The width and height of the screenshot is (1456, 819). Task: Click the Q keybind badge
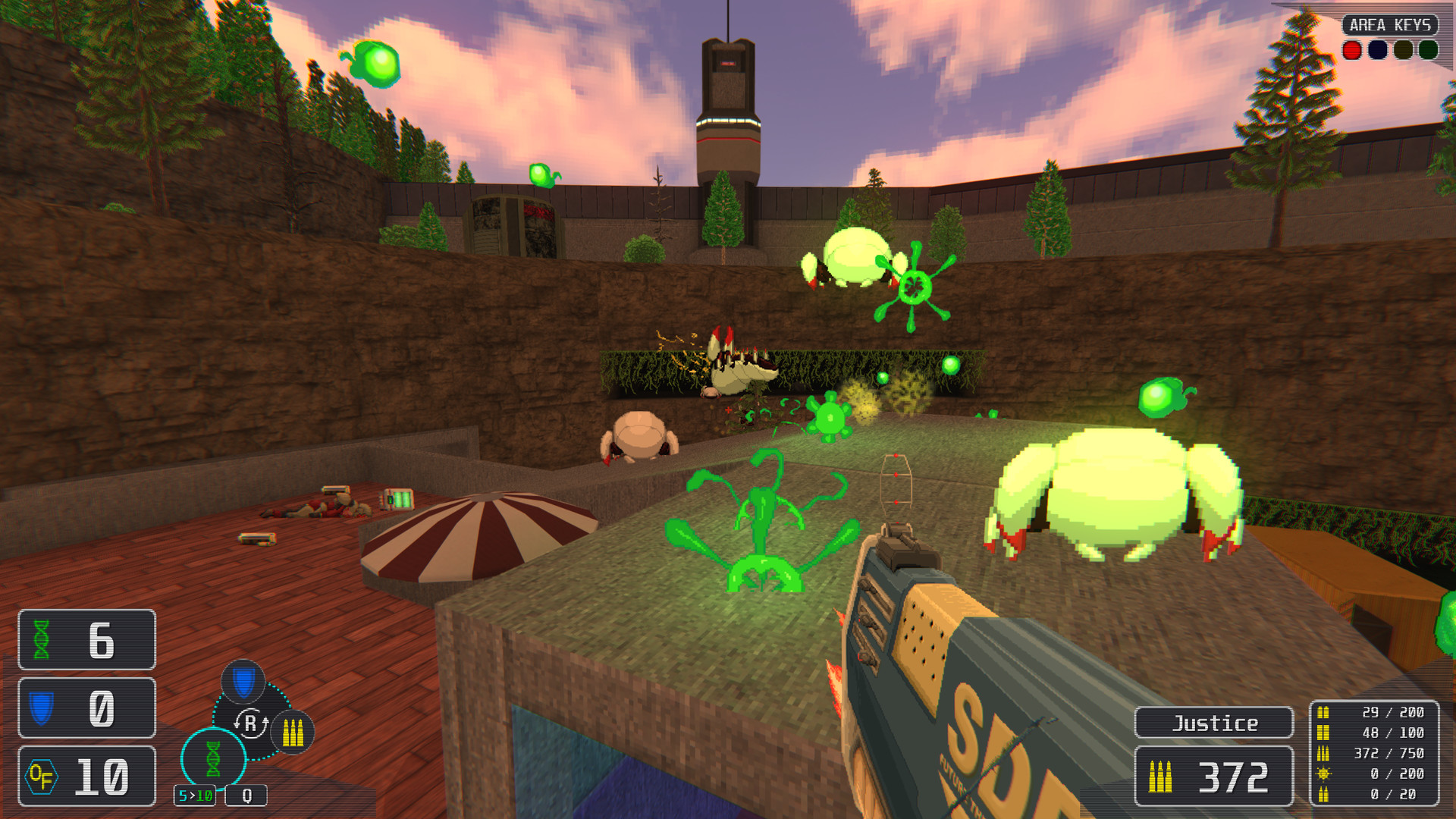(246, 796)
